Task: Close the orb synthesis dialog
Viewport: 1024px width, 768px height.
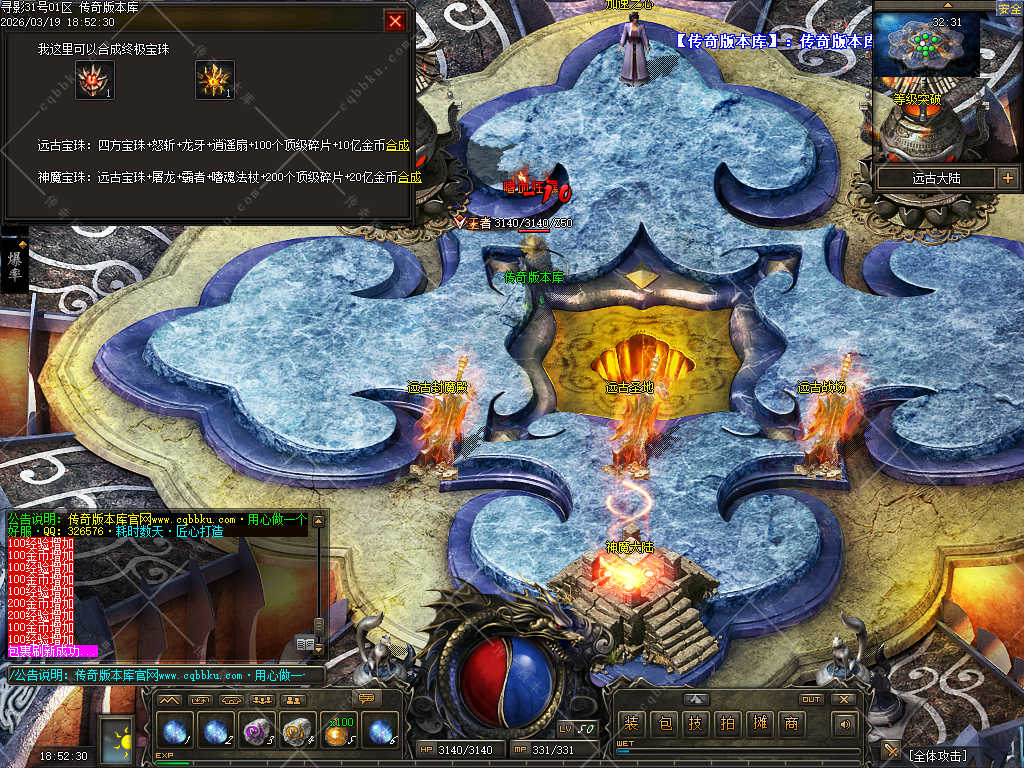Action: [396, 20]
